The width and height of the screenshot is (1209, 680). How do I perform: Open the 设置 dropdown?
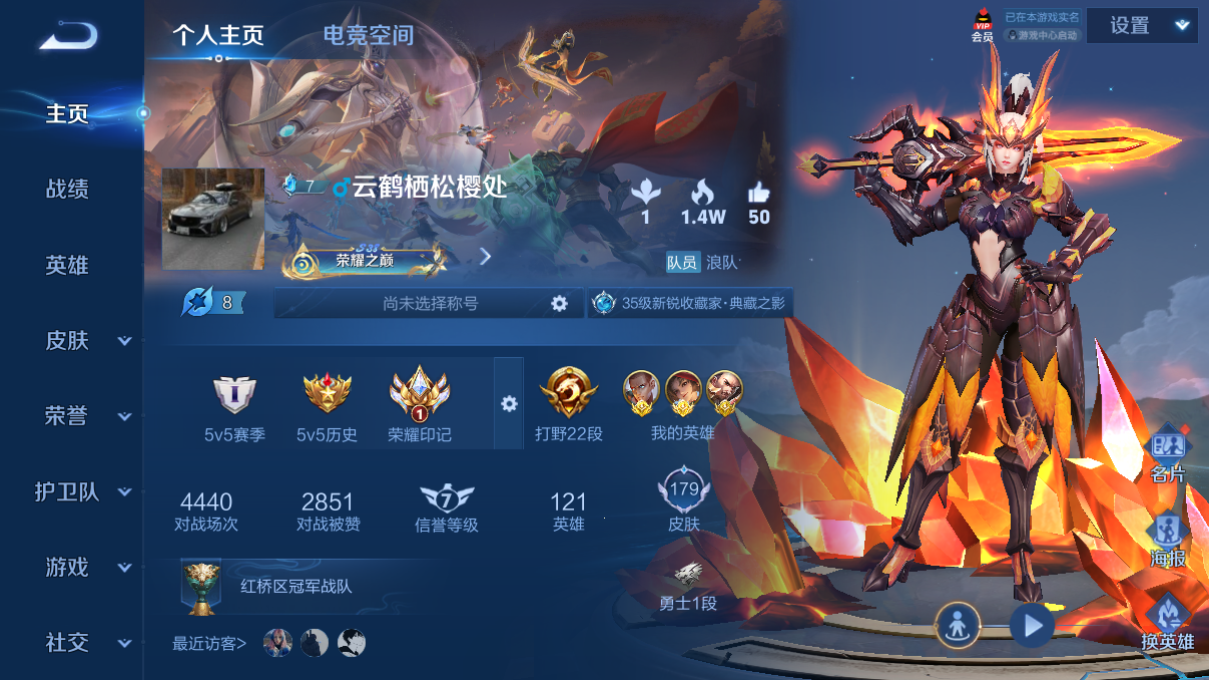1141,26
